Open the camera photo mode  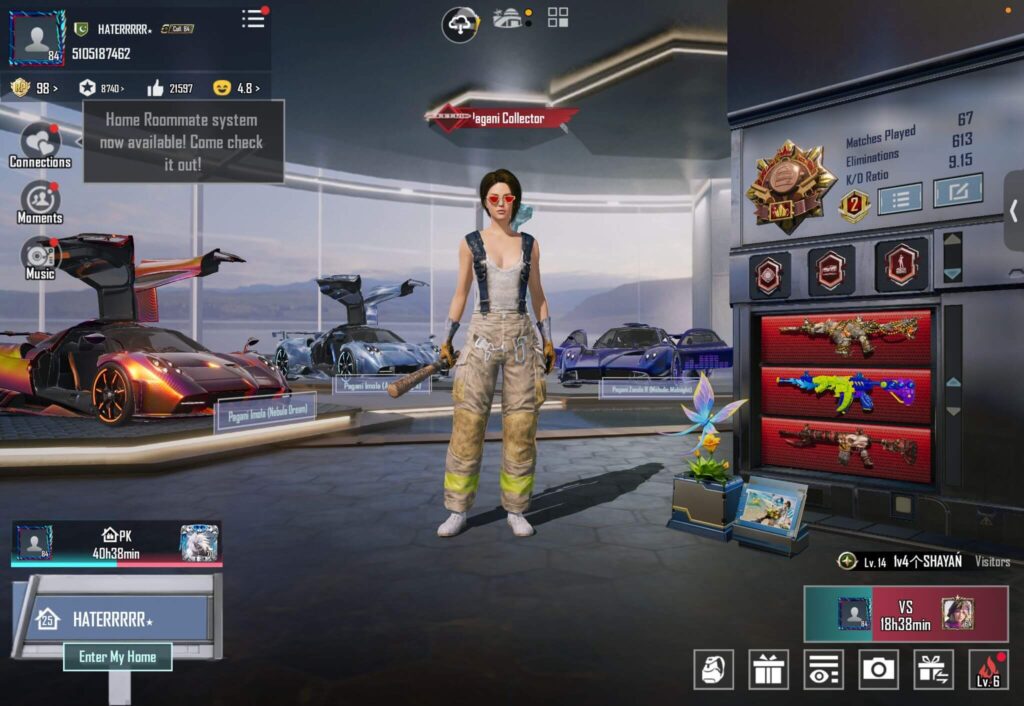point(878,669)
